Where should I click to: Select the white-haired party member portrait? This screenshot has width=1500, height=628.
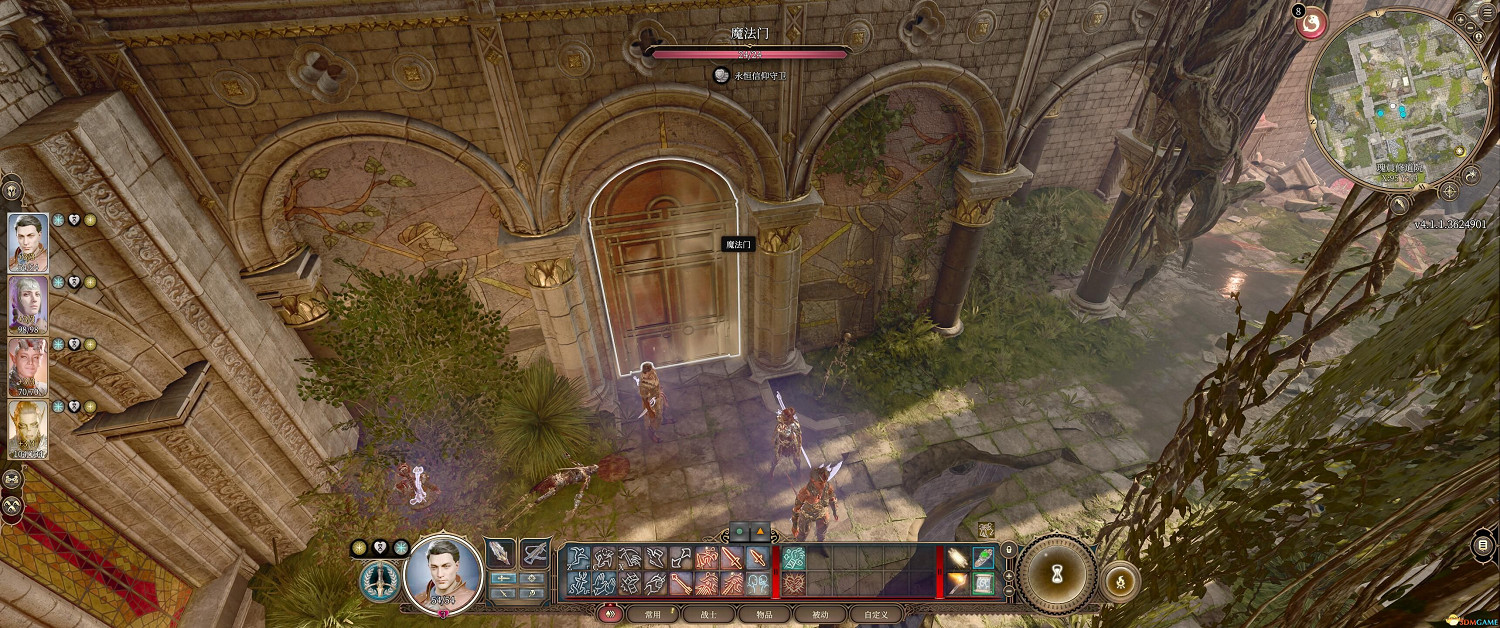coord(27,304)
